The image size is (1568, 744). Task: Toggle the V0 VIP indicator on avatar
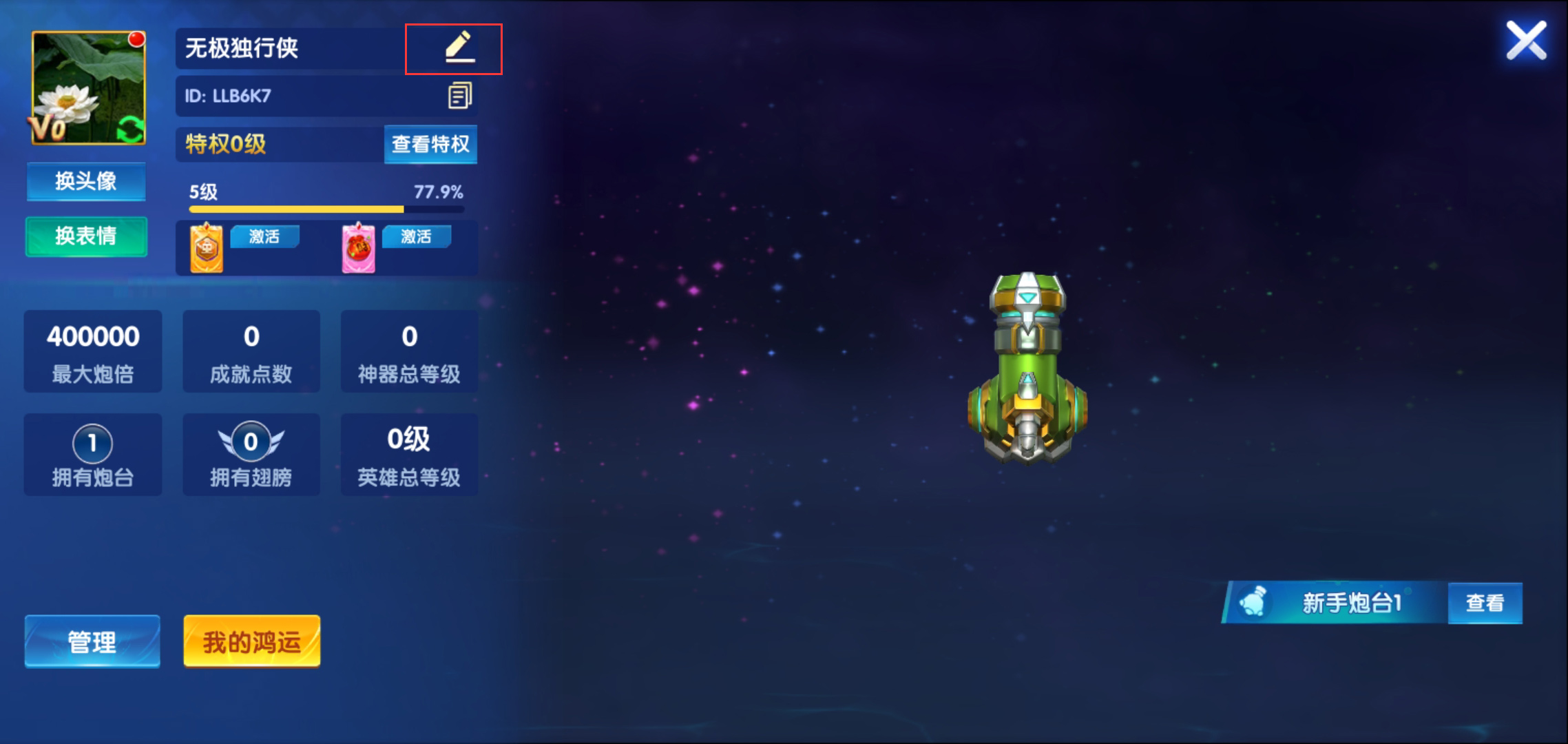(48, 127)
